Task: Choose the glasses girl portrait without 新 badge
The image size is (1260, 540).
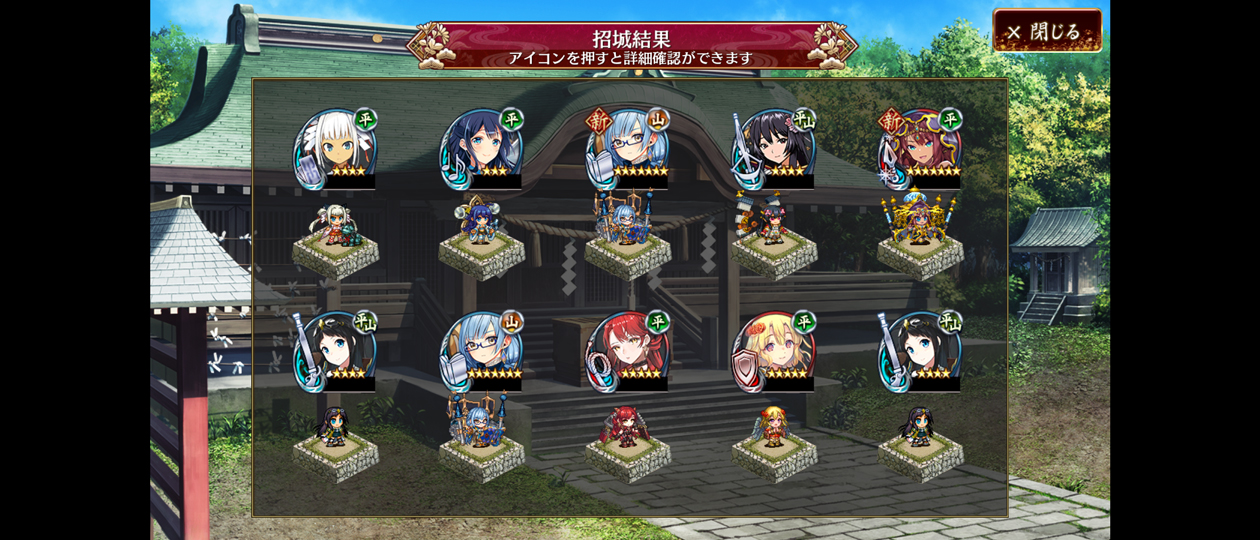Action: tap(481, 352)
